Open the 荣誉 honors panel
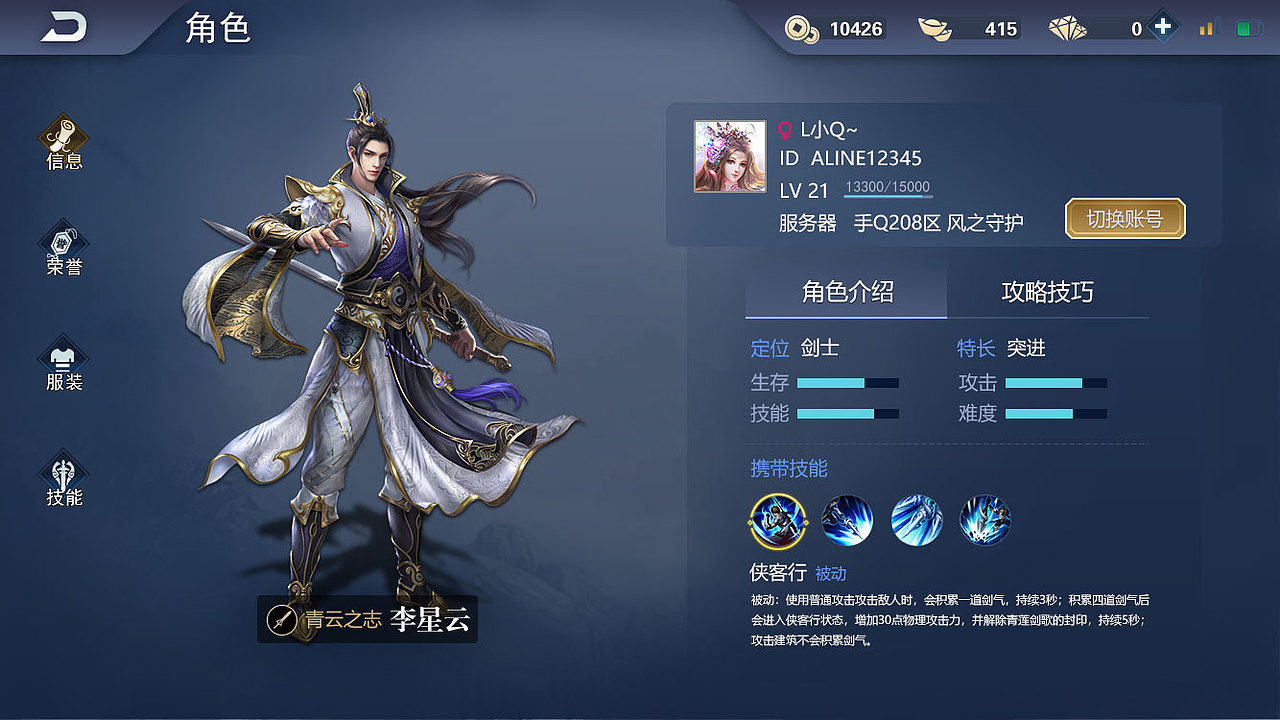 point(63,250)
